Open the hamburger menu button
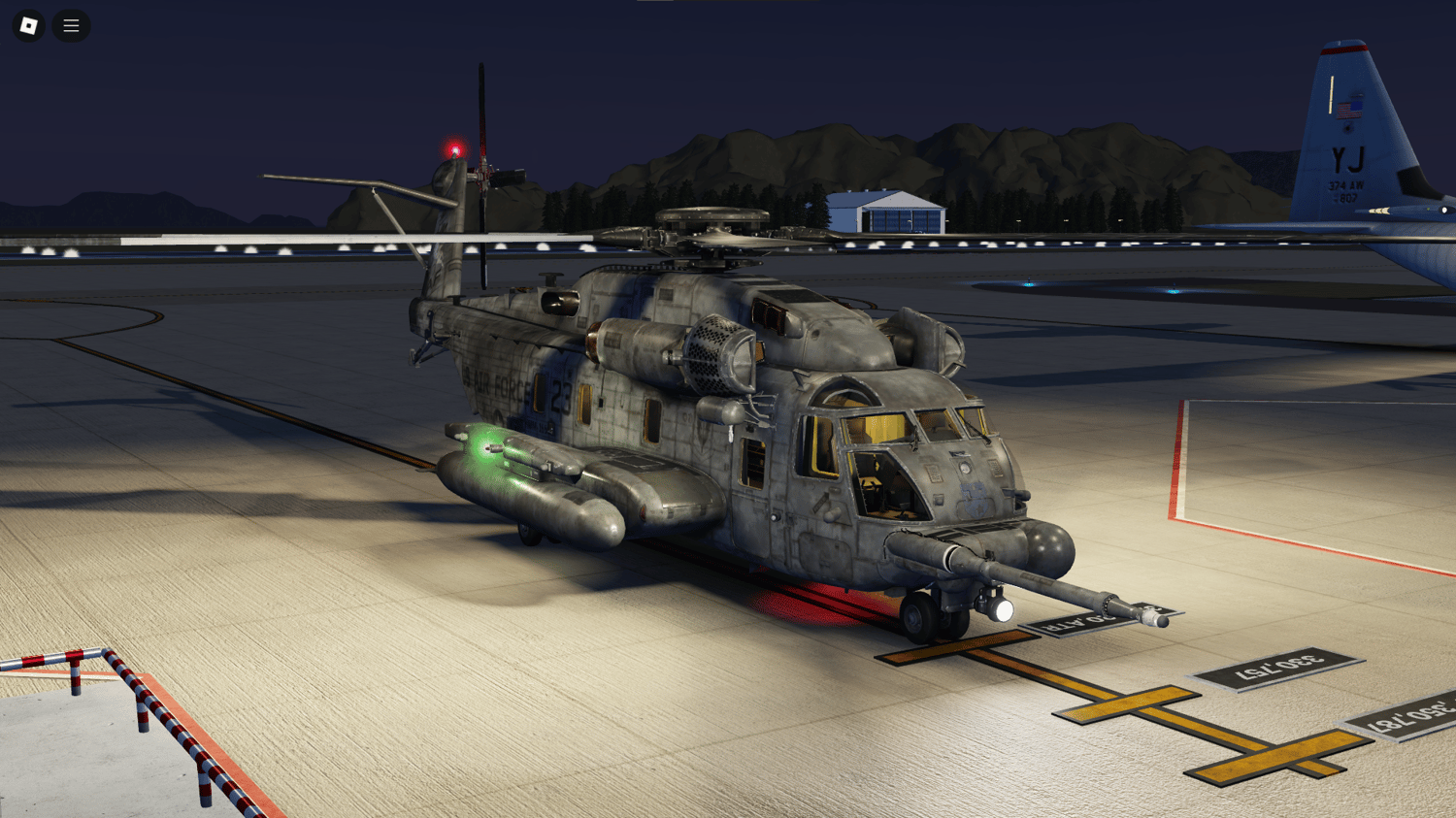 (71, 26)
